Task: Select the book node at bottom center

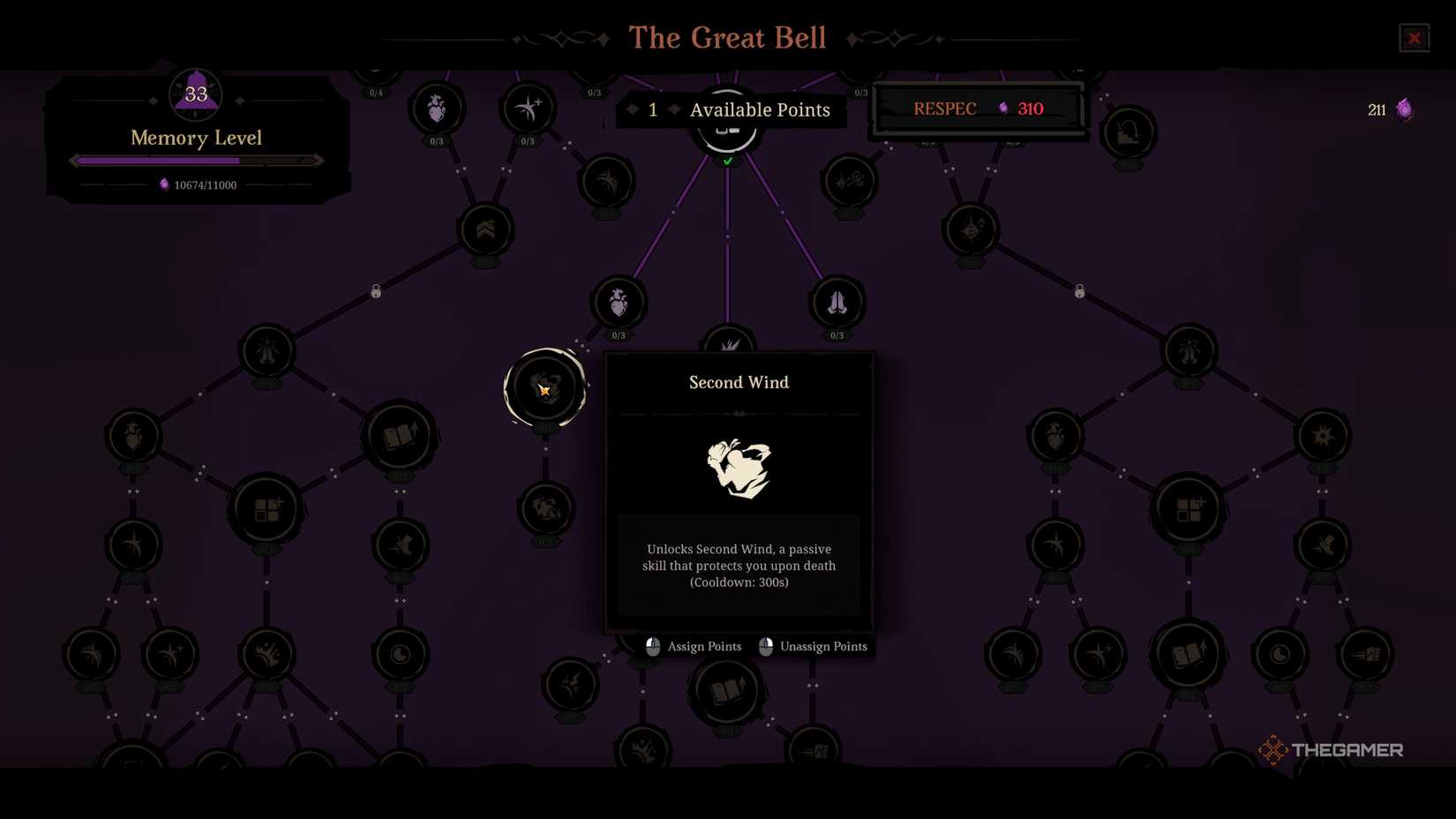Action: (725, 691)
